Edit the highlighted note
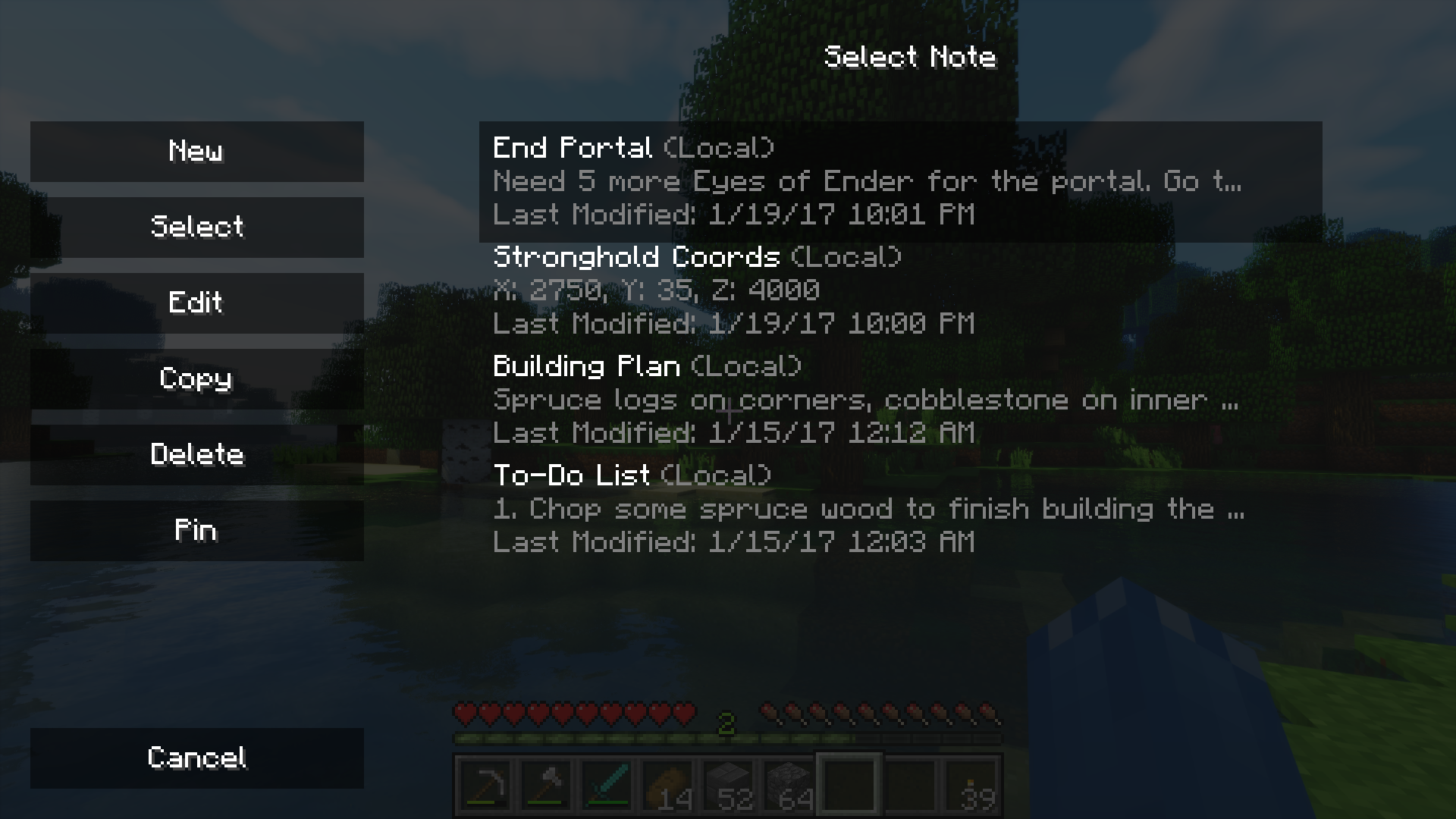The height and width of the screenshot is (819, 1456). point(196,303)
